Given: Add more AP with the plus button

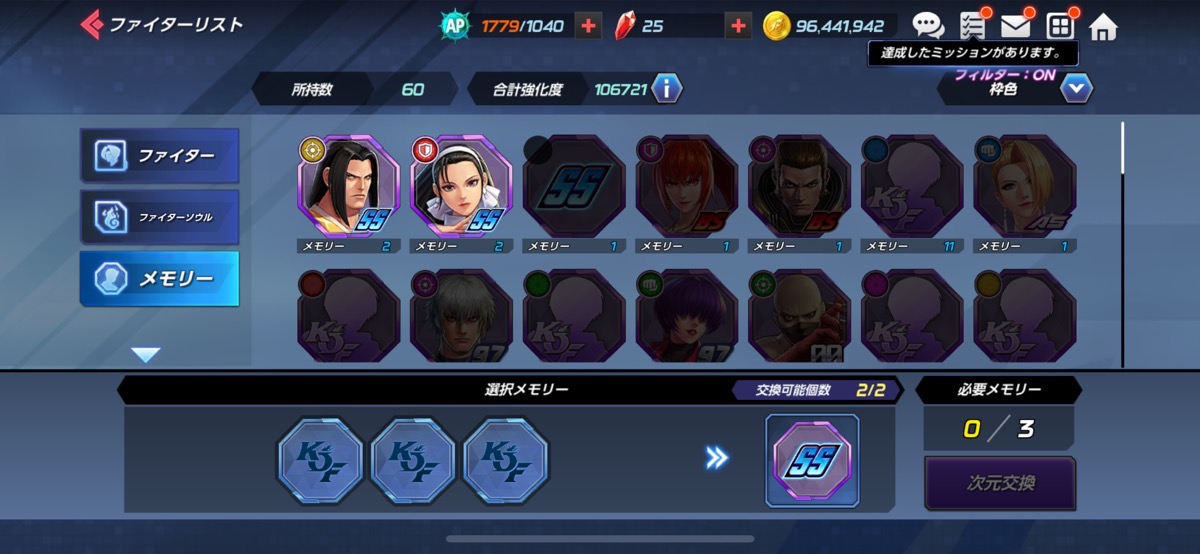Looking at the screenshot, I should point(589,26).
